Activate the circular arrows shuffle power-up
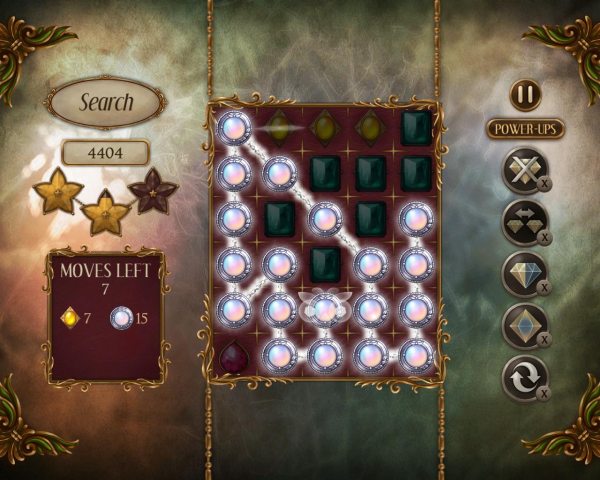The image size is (600, 480). 523,378
